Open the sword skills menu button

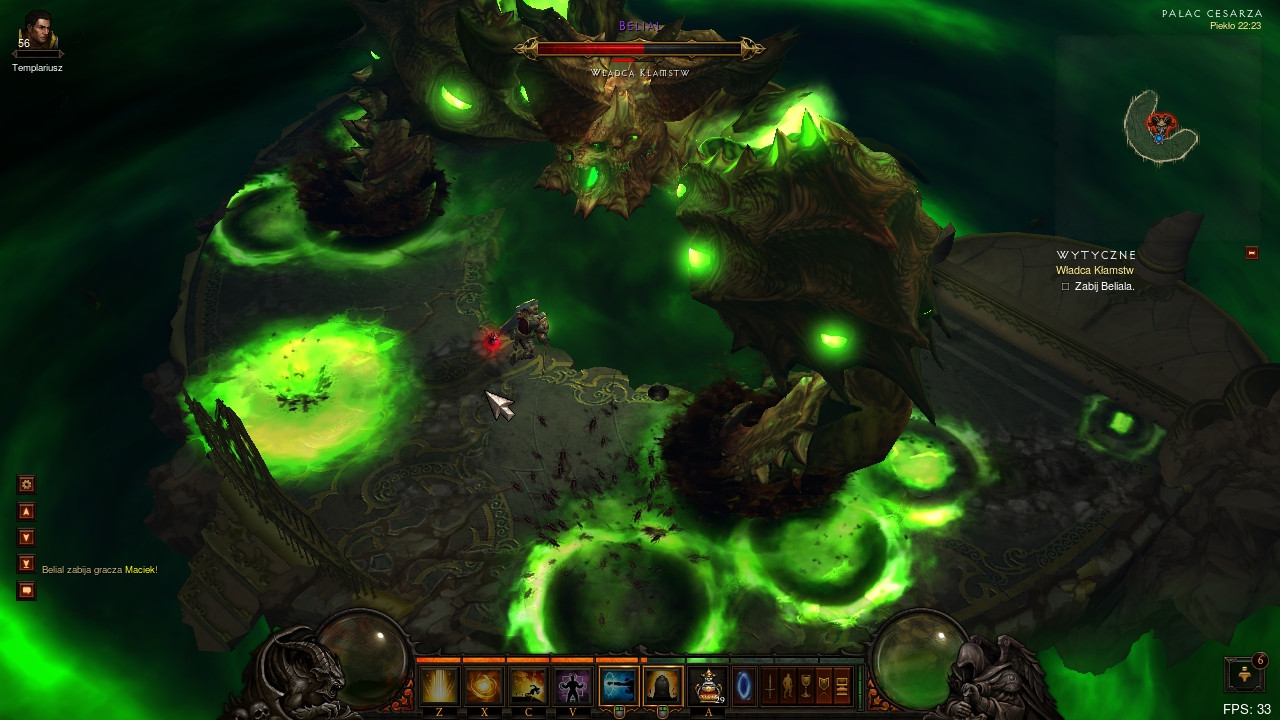click(770, 686)
